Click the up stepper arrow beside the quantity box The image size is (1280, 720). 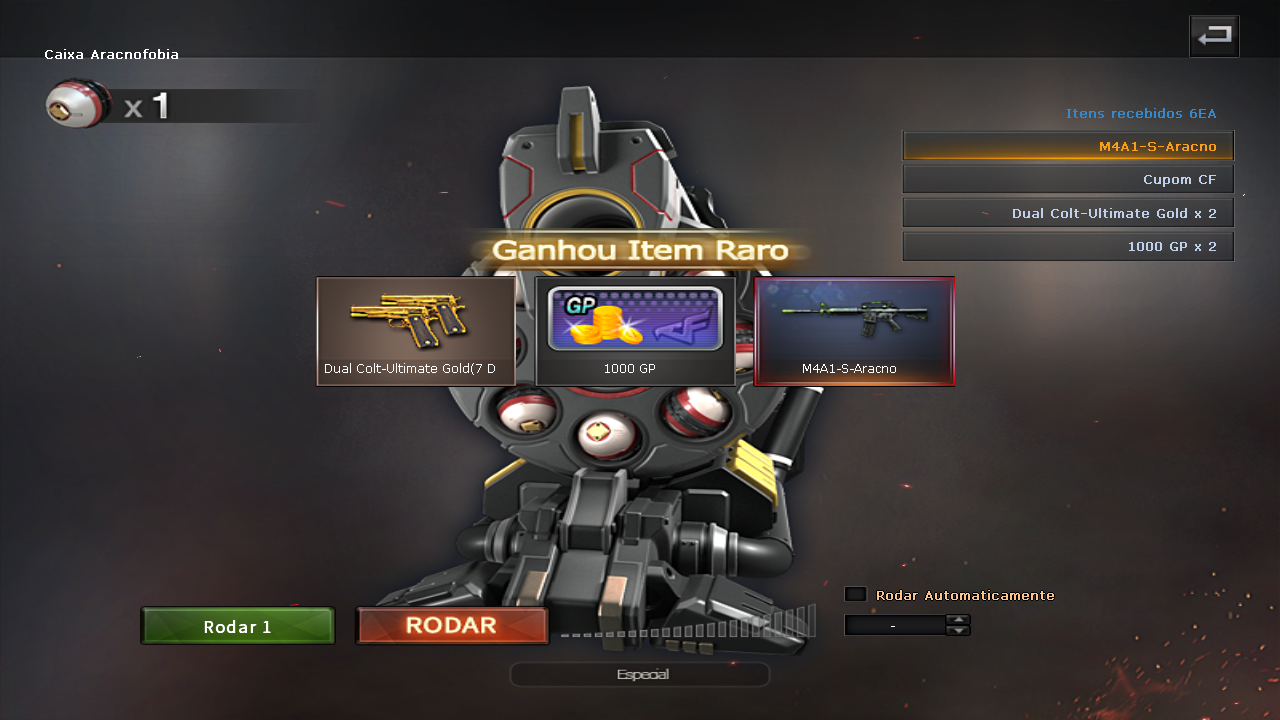coord(958,620)
